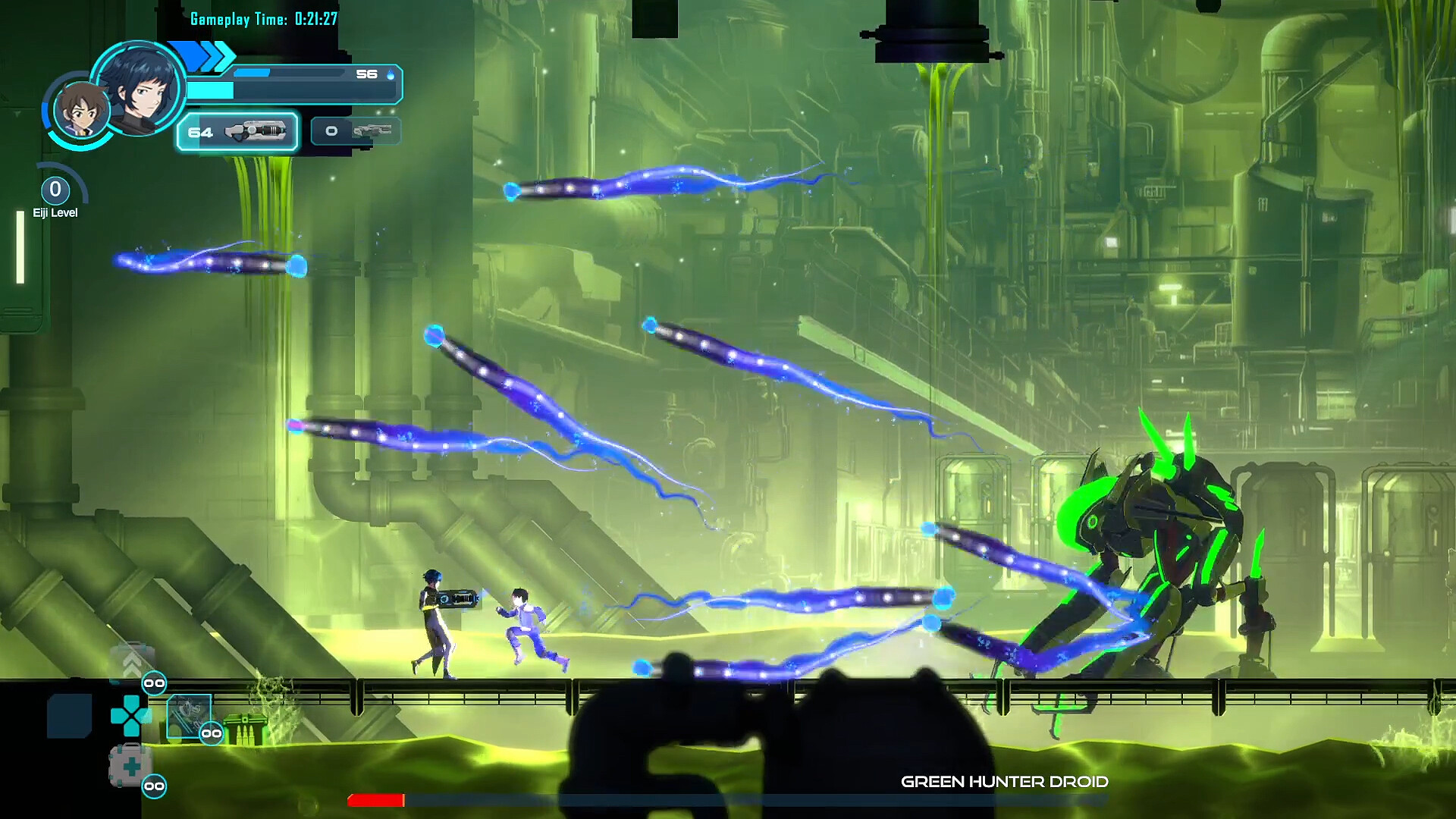Click the blue droplet icon beside 56
Image resolution: width=1456 pixels, height=819 pixels.
pyautogui.click(x=391, y=75)
